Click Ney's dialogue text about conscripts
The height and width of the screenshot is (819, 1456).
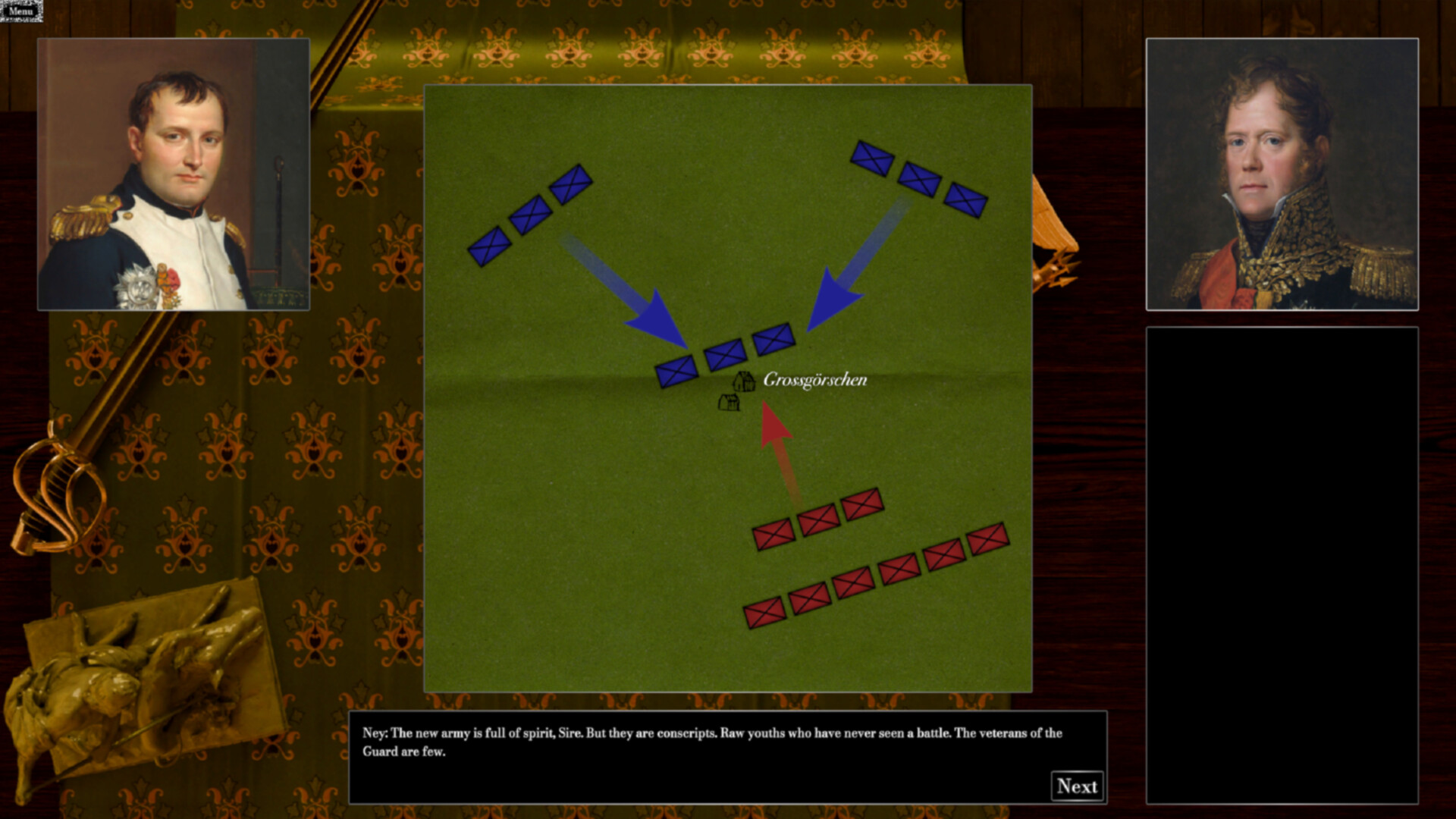point(713,741)
